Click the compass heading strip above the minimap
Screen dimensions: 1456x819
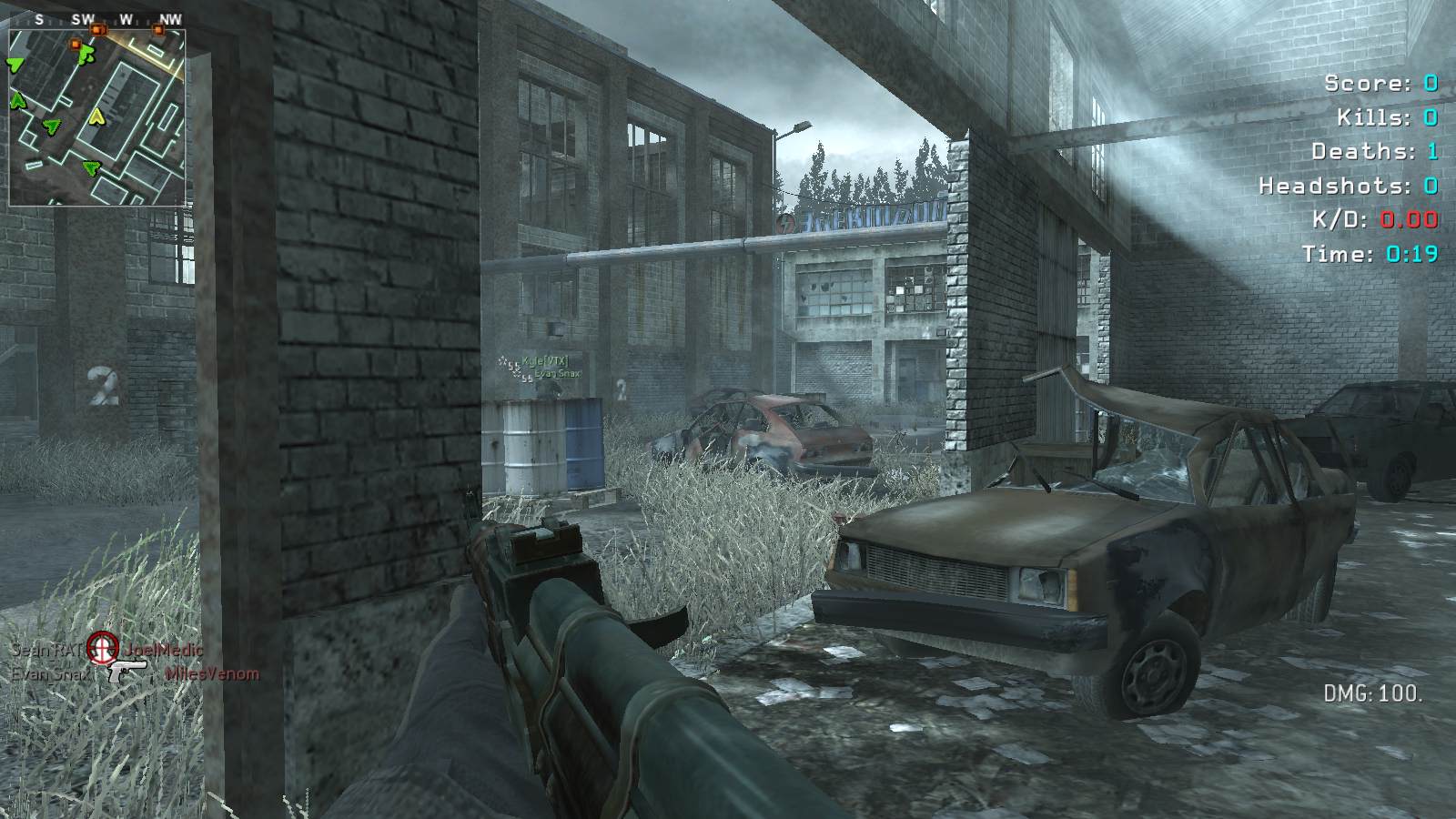[97, 19]
